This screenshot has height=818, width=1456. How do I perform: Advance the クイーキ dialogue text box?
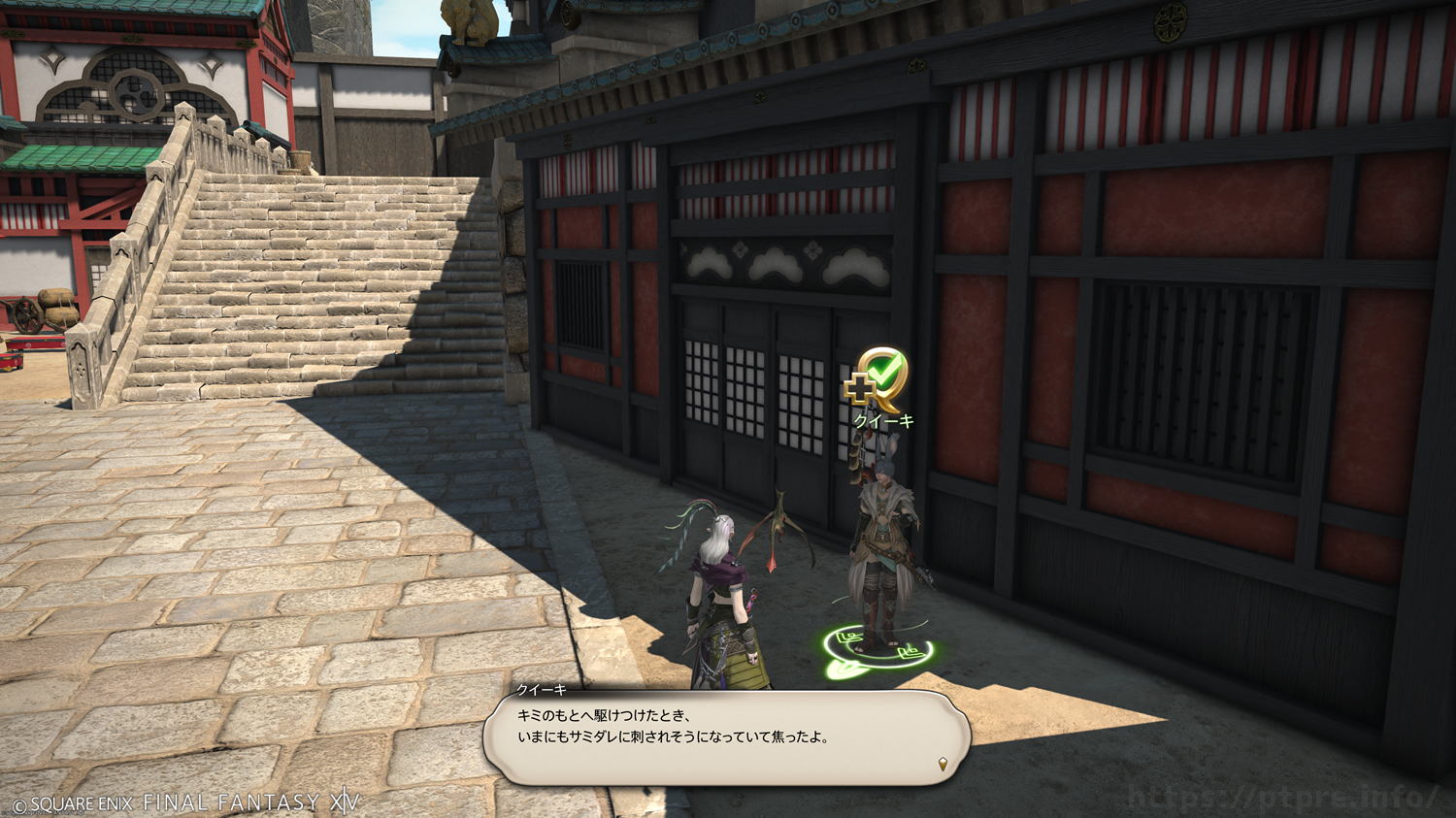pos(728,736)
